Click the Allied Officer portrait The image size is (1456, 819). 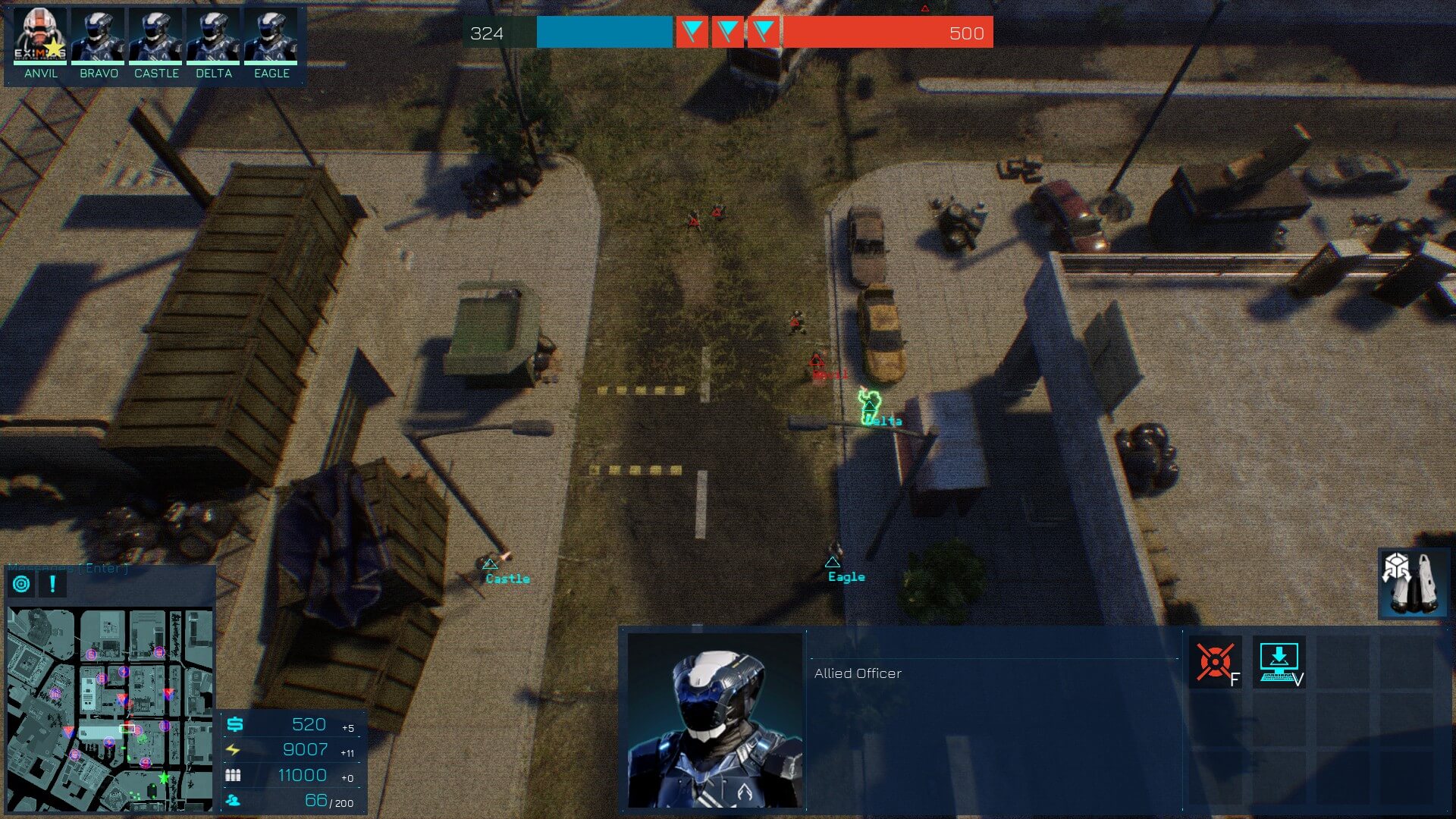point(714,720)
